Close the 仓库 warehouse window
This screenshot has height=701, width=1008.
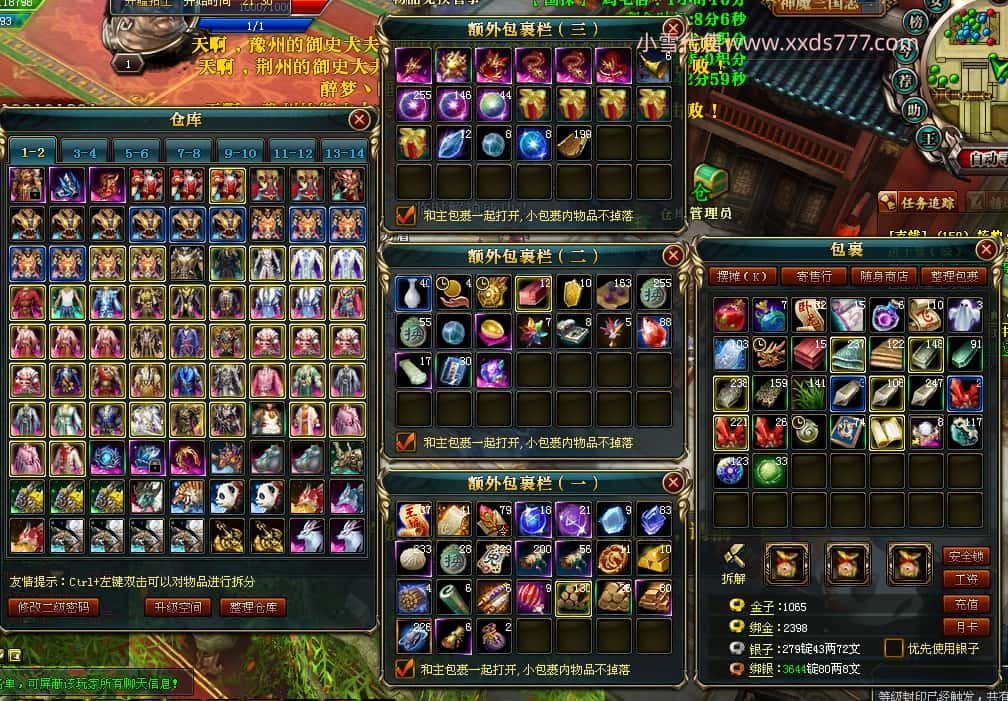click(360, 120)
